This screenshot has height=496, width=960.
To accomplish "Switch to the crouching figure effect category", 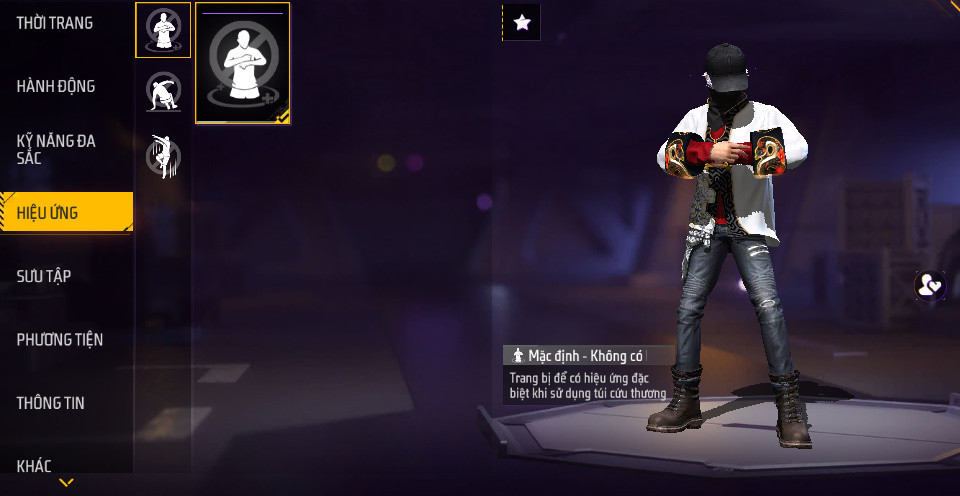I will (163, 93).
